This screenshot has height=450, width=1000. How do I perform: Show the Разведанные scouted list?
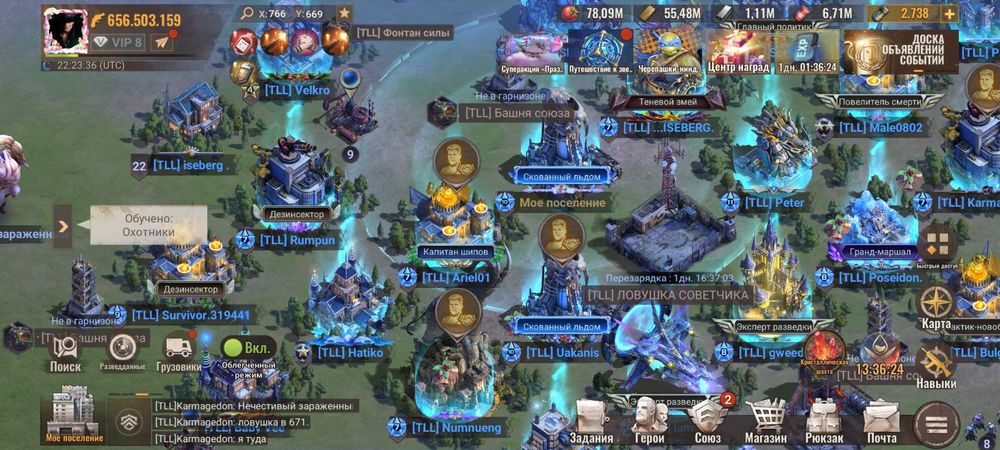(123, 352)
